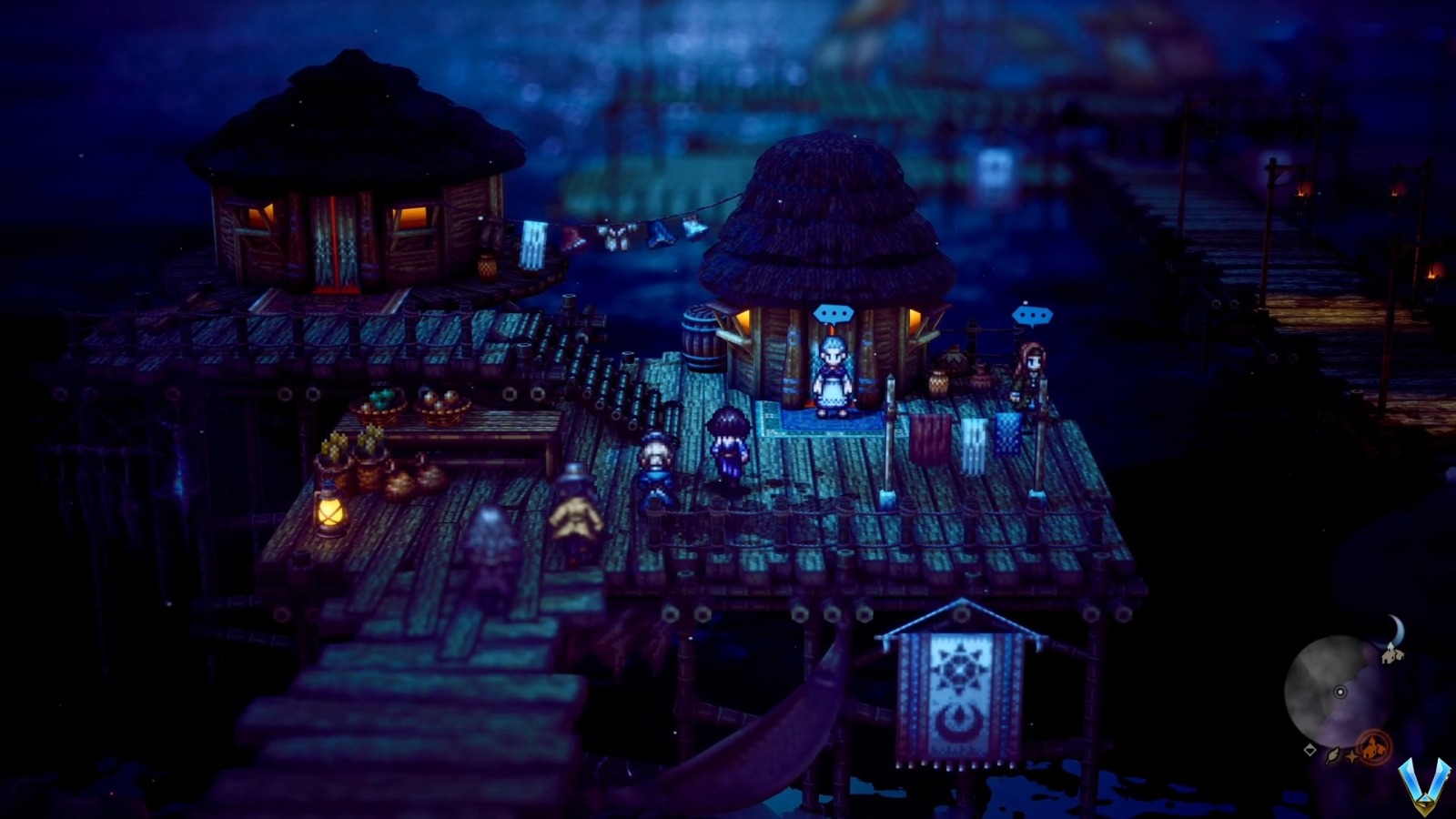Select the four-pointed star icon near the minimap

1352,756
